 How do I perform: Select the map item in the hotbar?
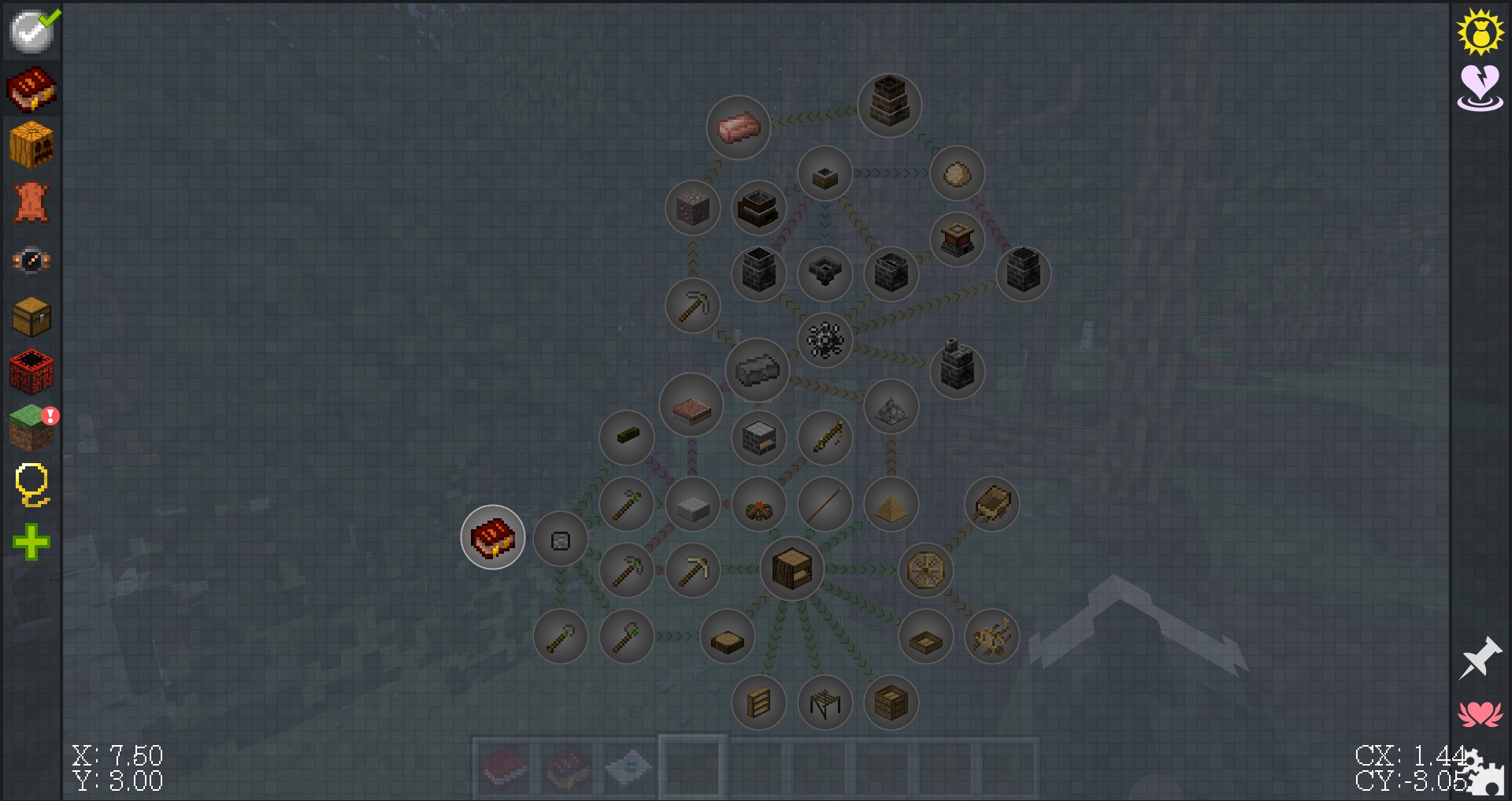pyautogui.click(x=627, y=766)
